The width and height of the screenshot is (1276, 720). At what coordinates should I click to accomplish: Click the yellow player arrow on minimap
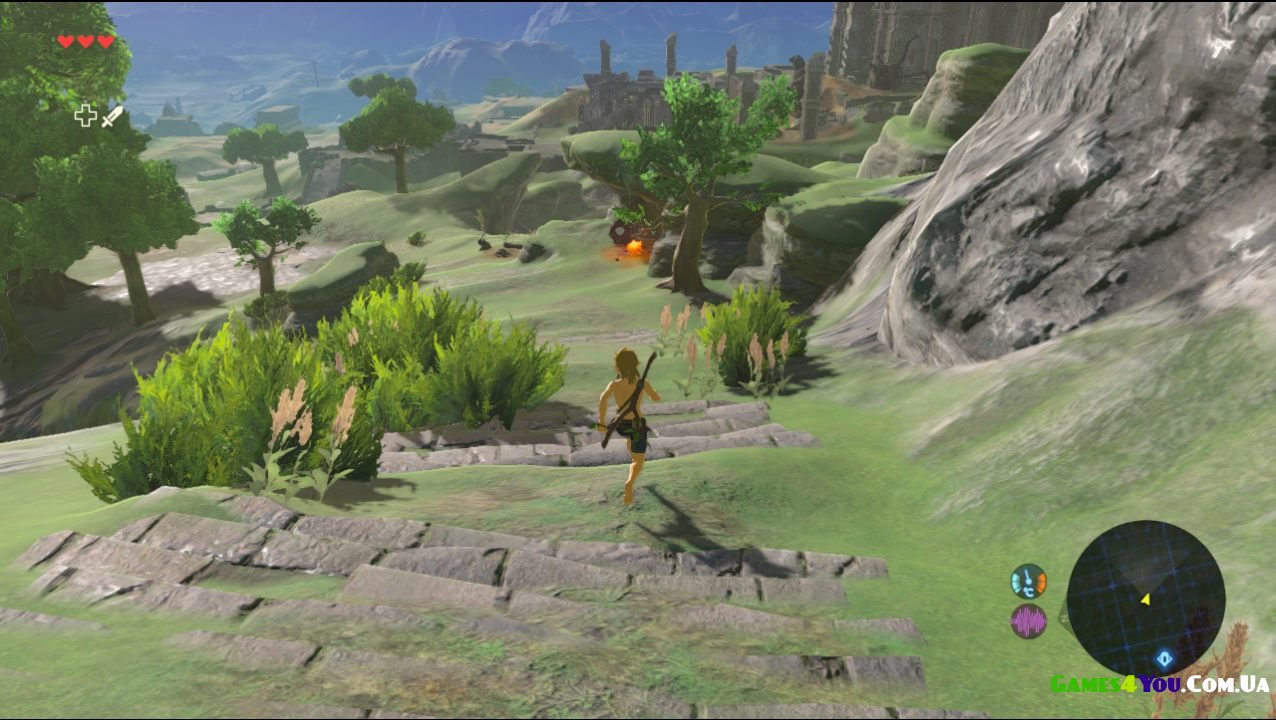click(x=1145, y=599)
